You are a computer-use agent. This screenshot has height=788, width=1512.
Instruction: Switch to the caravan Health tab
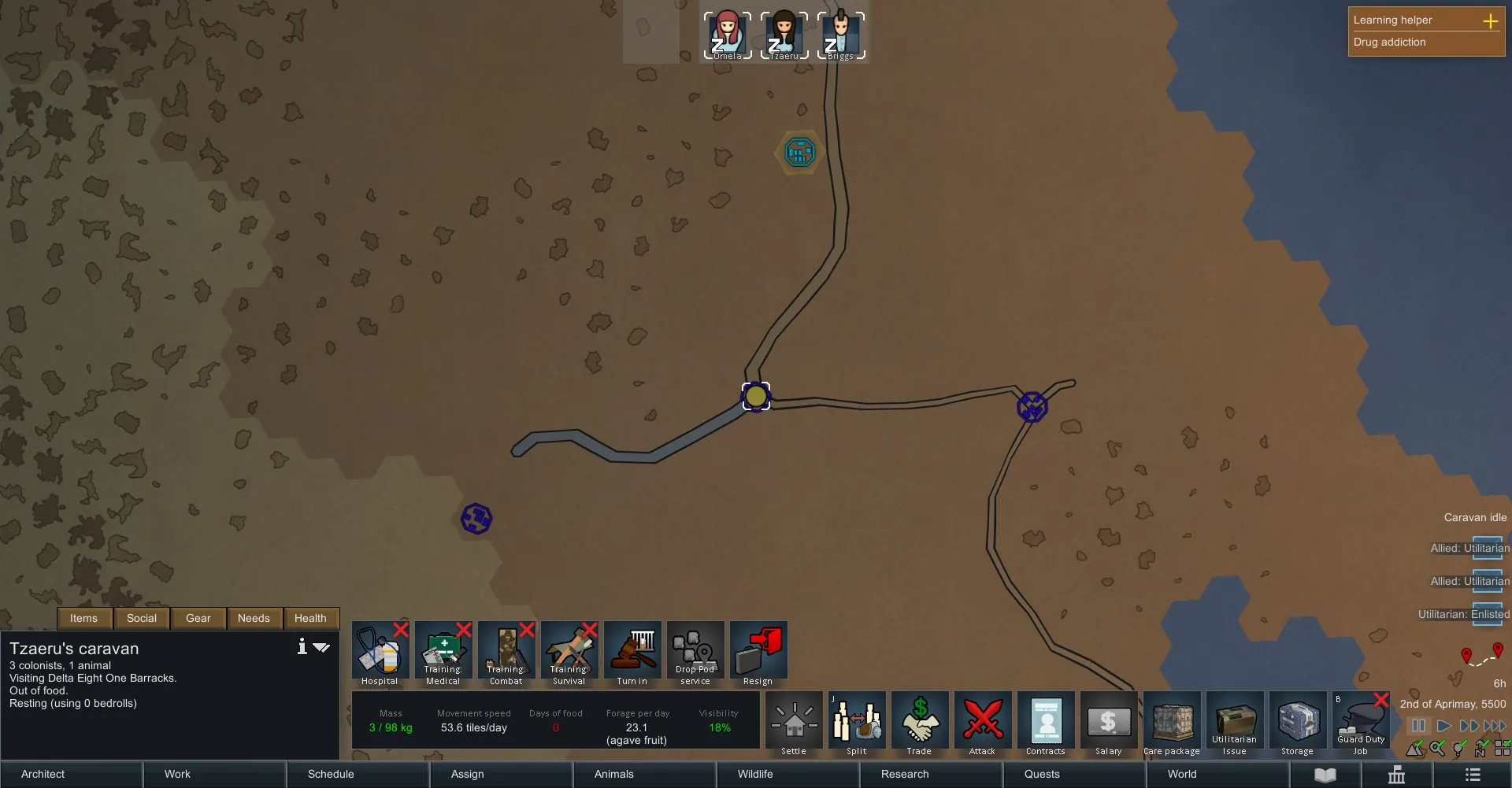tap(310, 618)
